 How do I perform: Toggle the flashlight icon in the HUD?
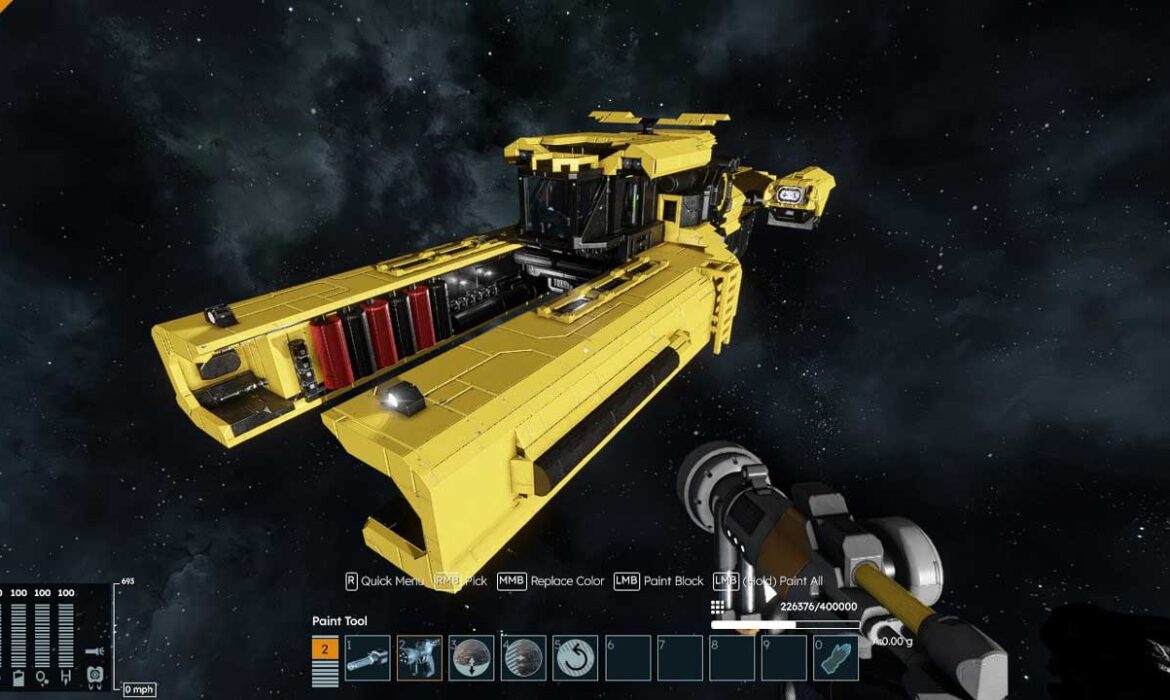[x=93, y=651]
